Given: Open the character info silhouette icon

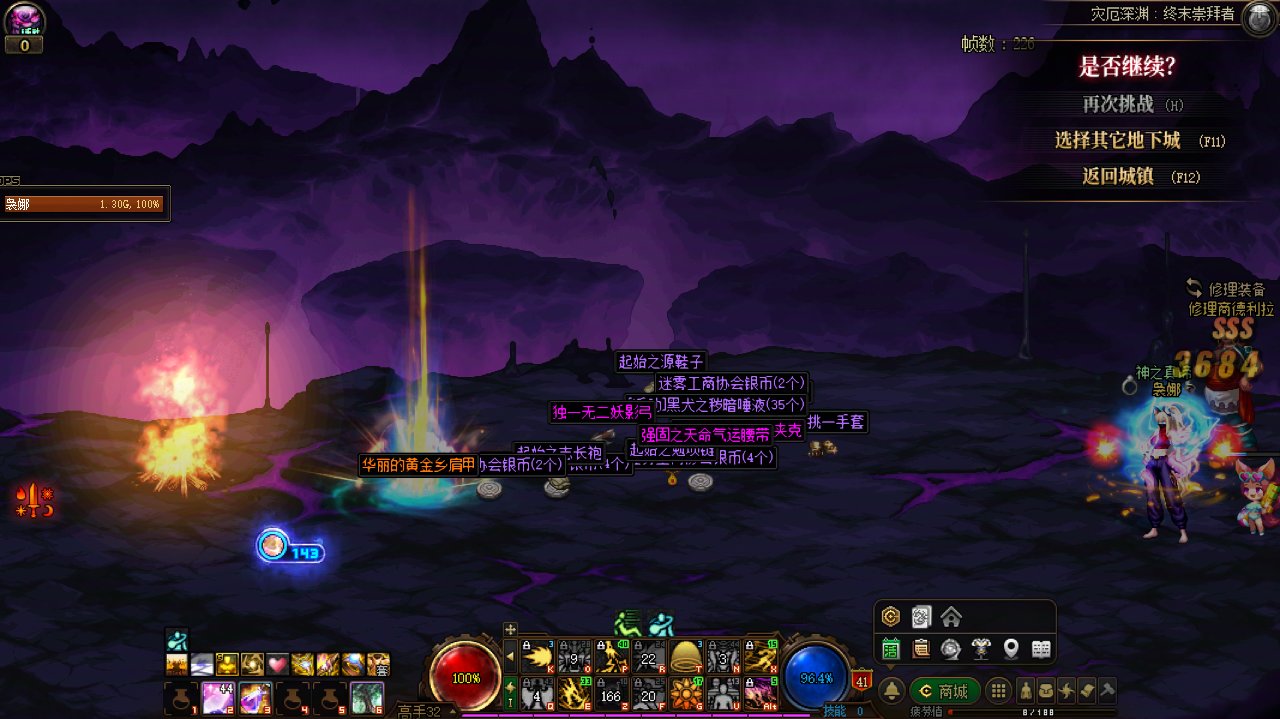Looking at the screenshot, I should tap(1026, 691).
